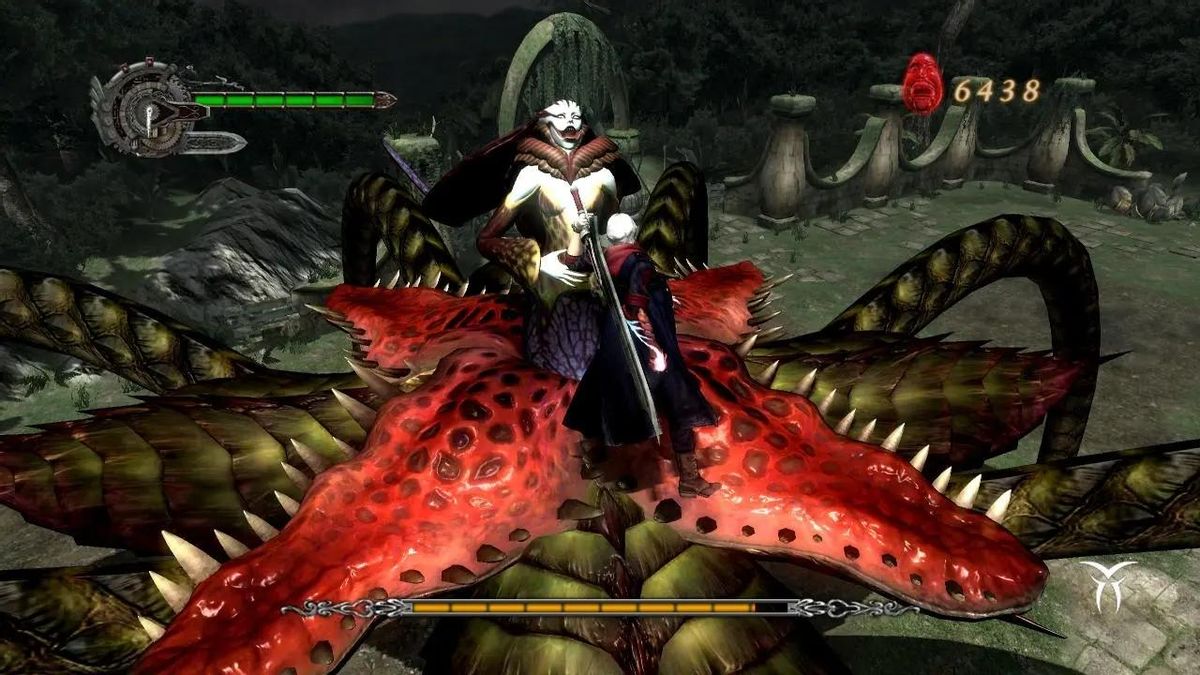The width and height of the screenshot is (1200, 675).
Task: Click the white winged emblem icon
Action: 1108,585
